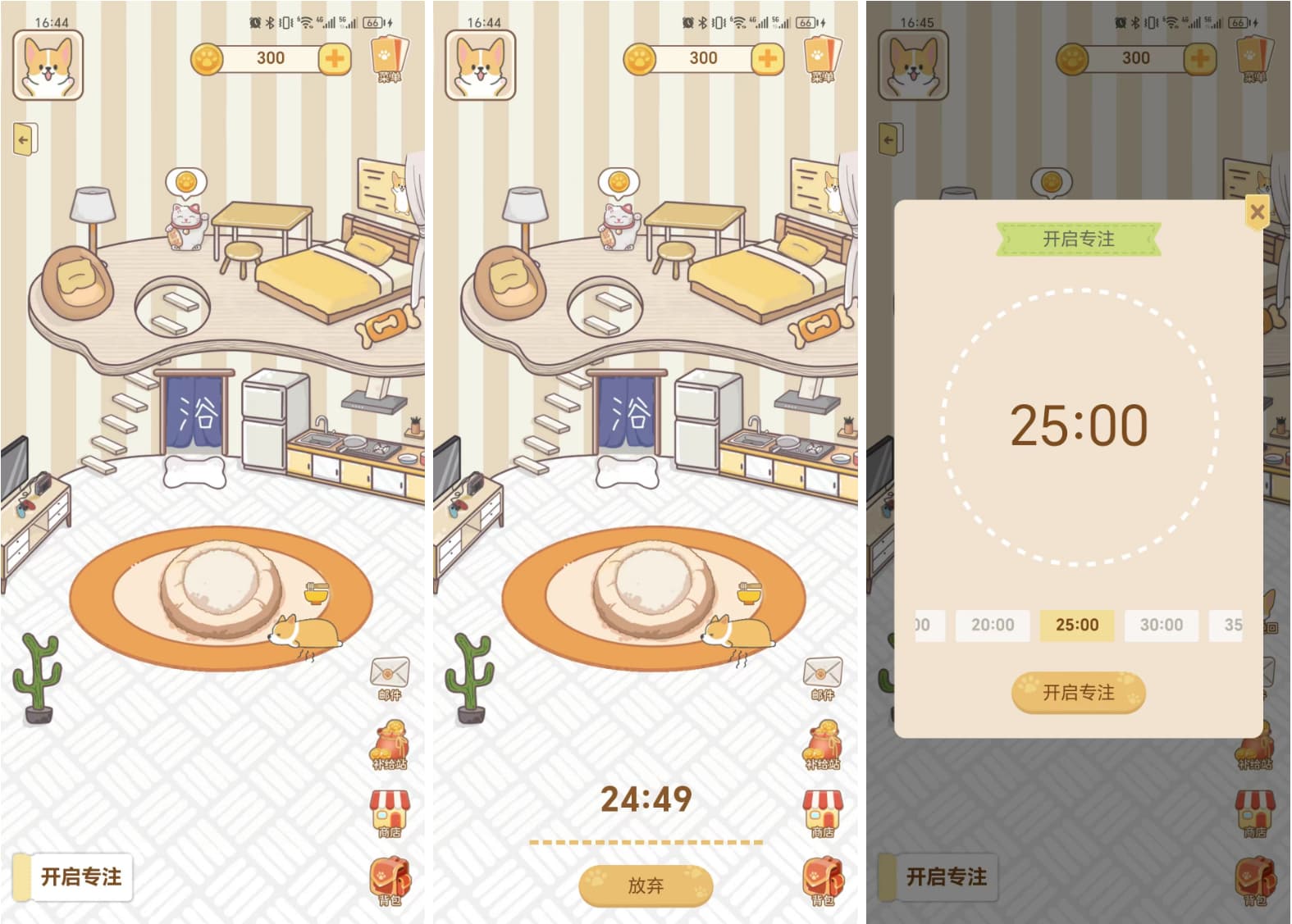The width and height of the screenshot is (1292, 924).
Task: Give up focus with the 放弃 button
Action: click(646, 885)
